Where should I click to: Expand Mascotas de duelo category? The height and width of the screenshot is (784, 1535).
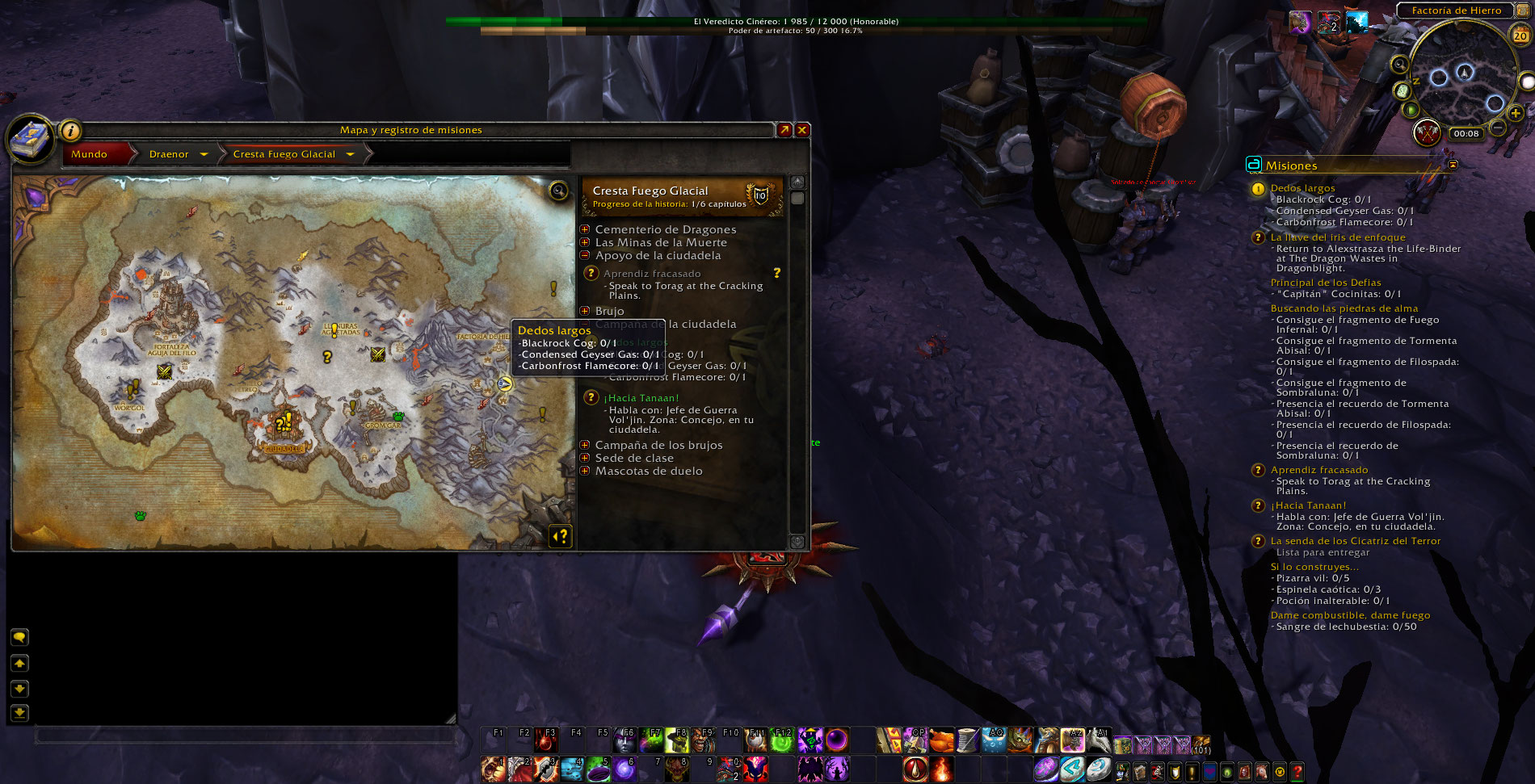pos(585,471)
